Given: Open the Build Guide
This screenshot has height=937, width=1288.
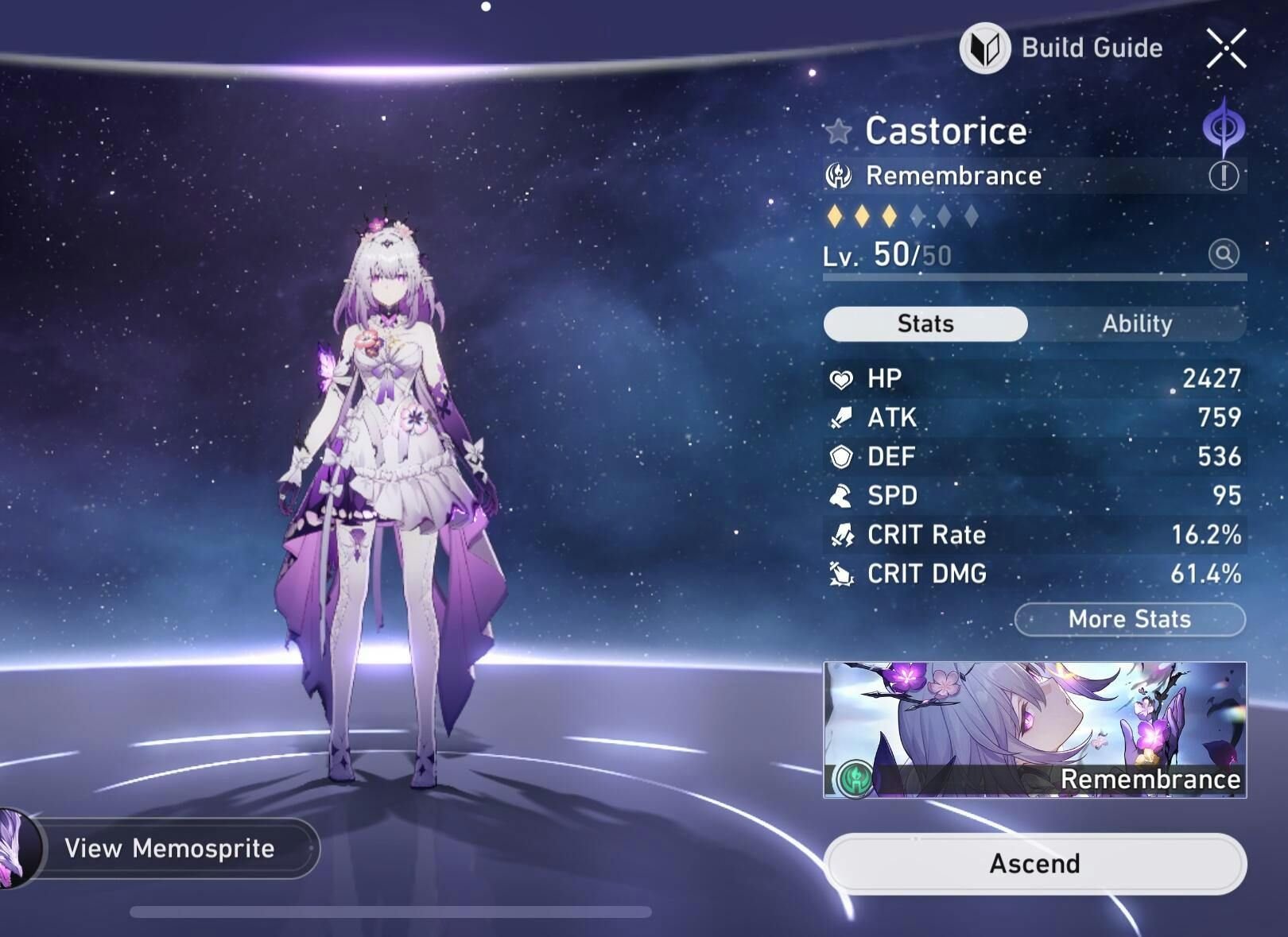Looking at the screenshot, I should [x=1062, y=48].
